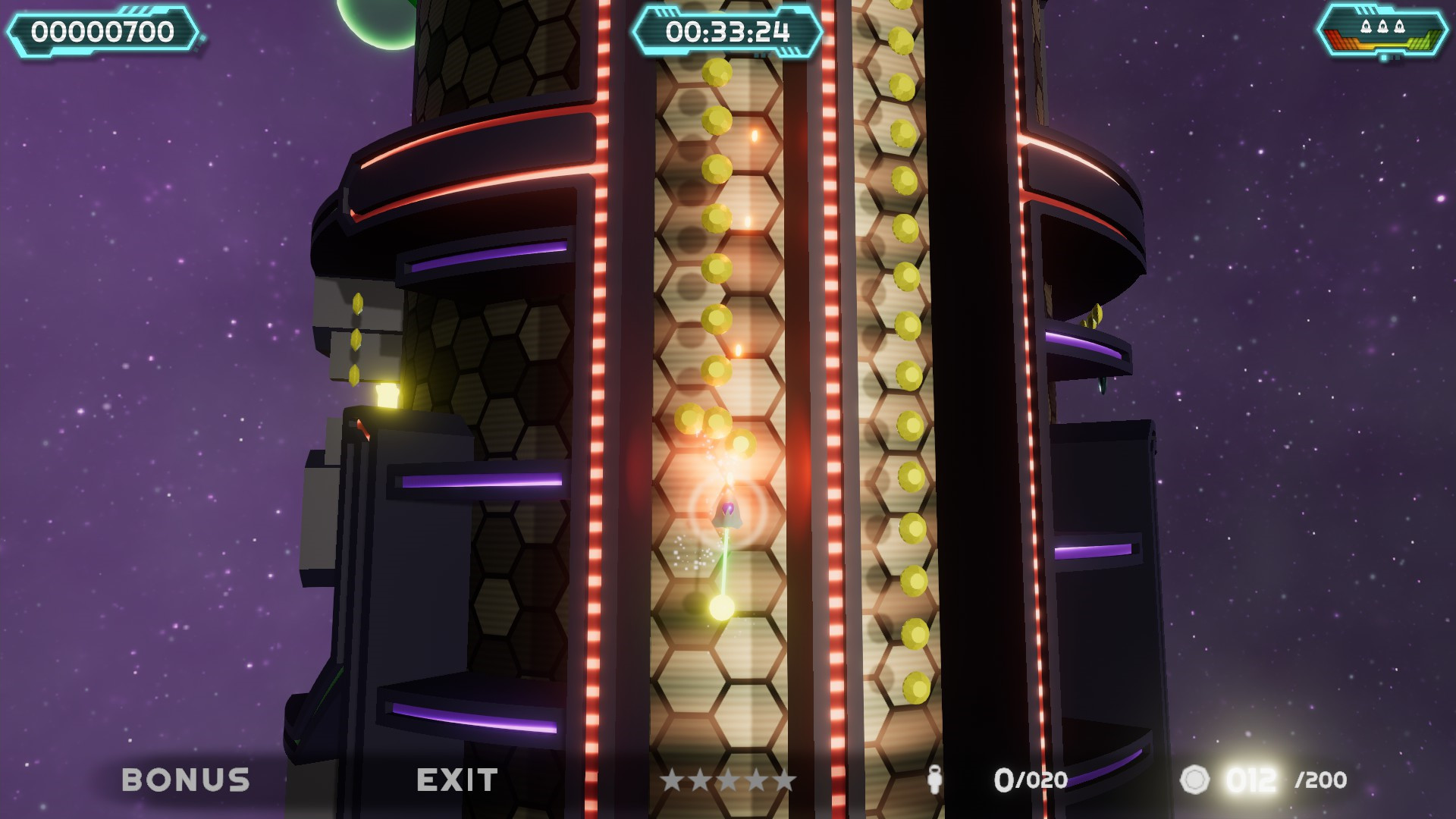Click the health gradient bar in the lives panel
The image size is (1456, 819).
(x=1382, y=42)
